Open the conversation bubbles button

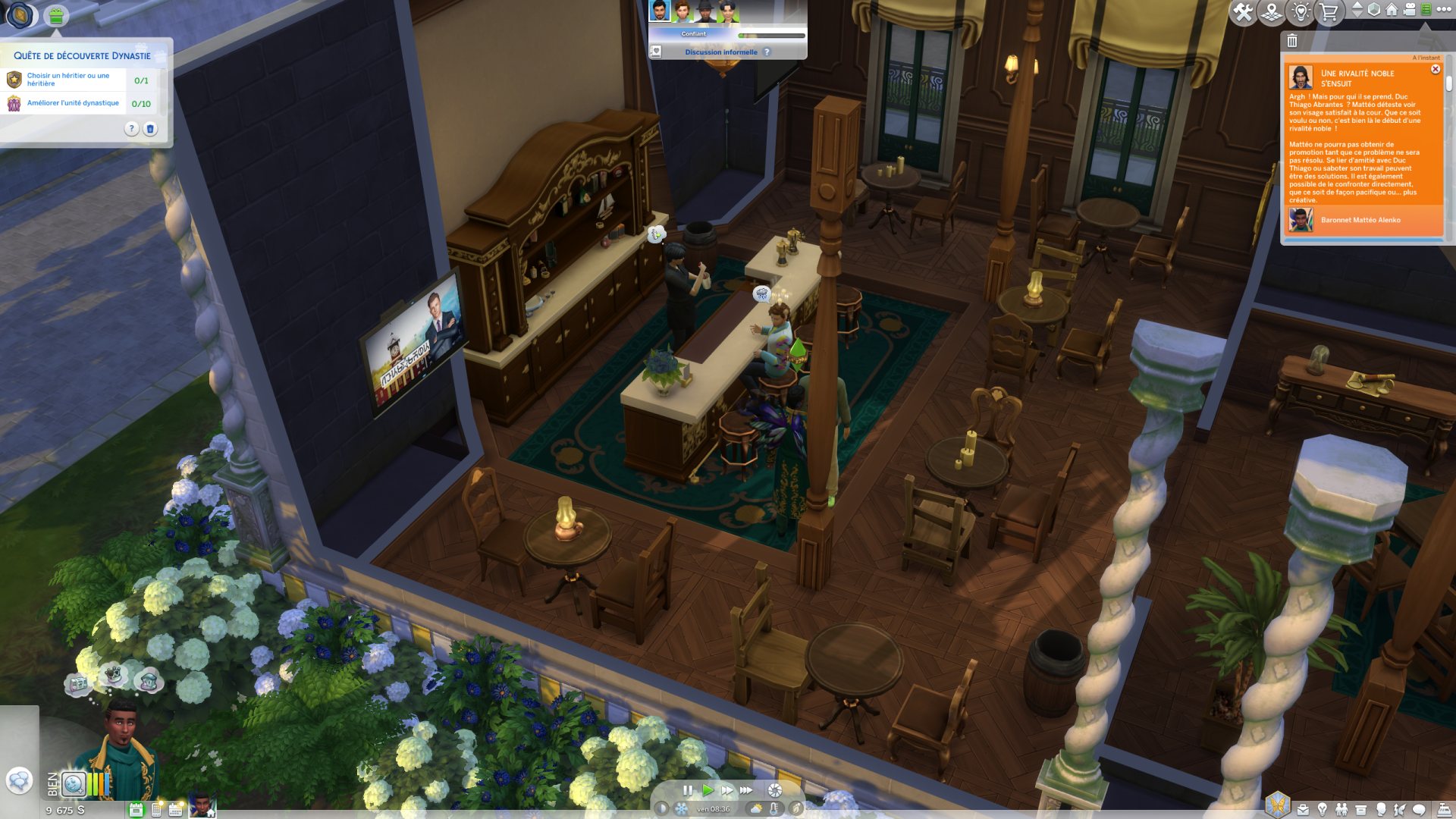click(x=19, y=780)
